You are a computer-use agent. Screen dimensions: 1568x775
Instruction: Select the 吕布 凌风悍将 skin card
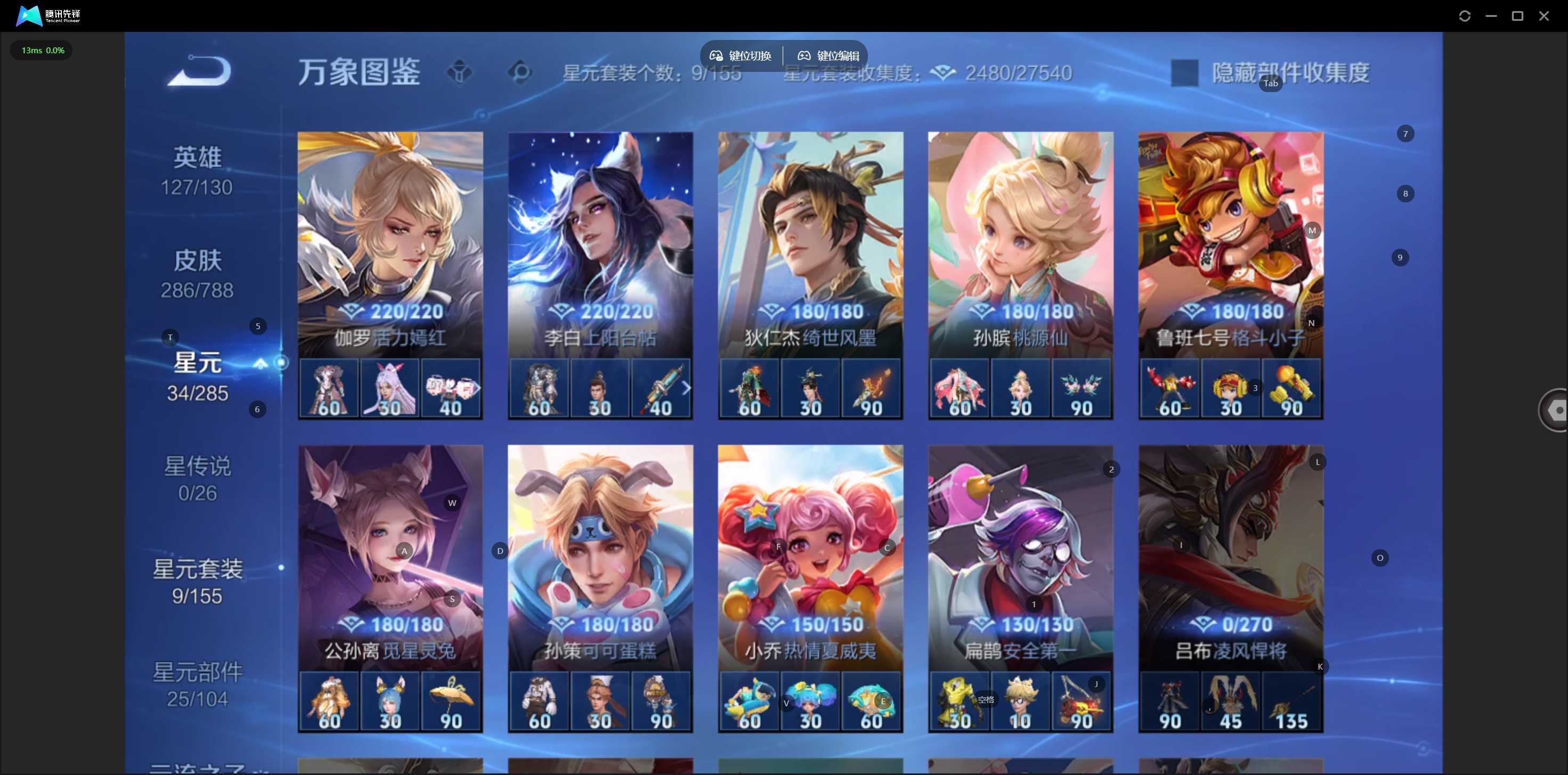1230,557
